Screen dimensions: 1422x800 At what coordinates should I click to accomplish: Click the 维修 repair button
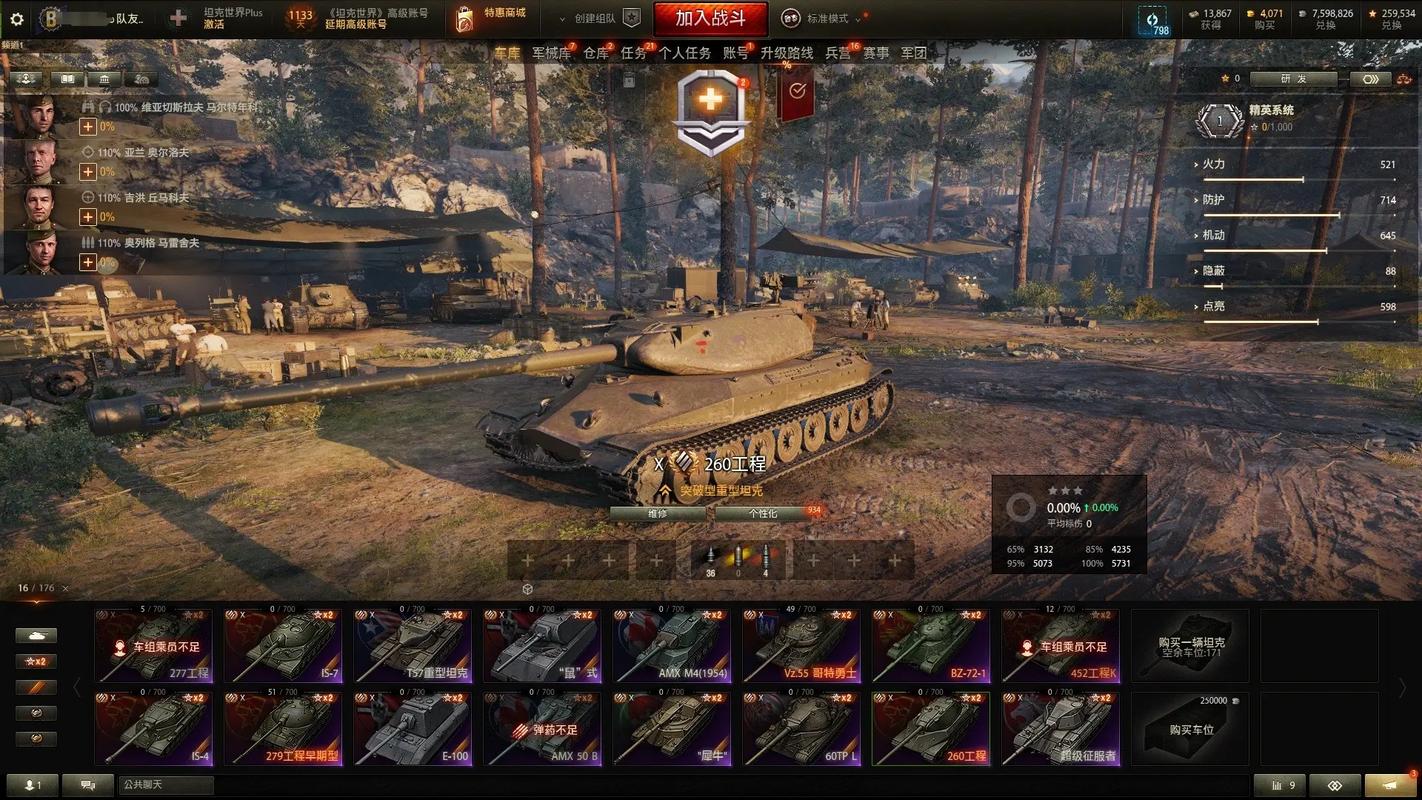pos(657,514)
